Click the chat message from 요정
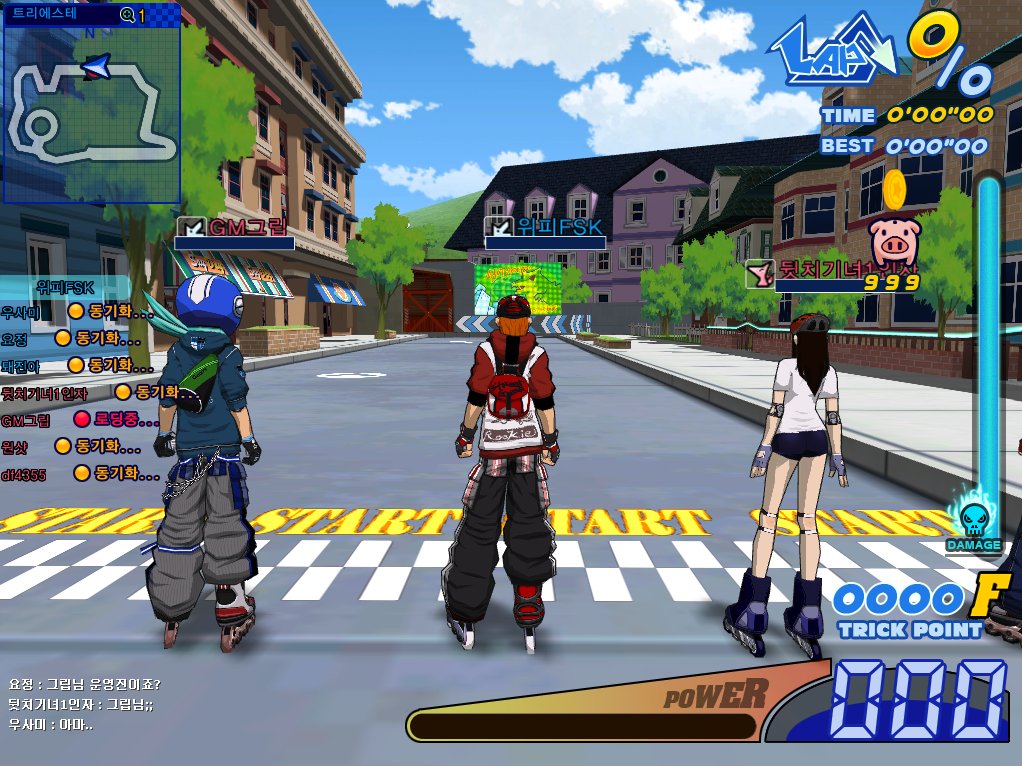 coord(85,685)
